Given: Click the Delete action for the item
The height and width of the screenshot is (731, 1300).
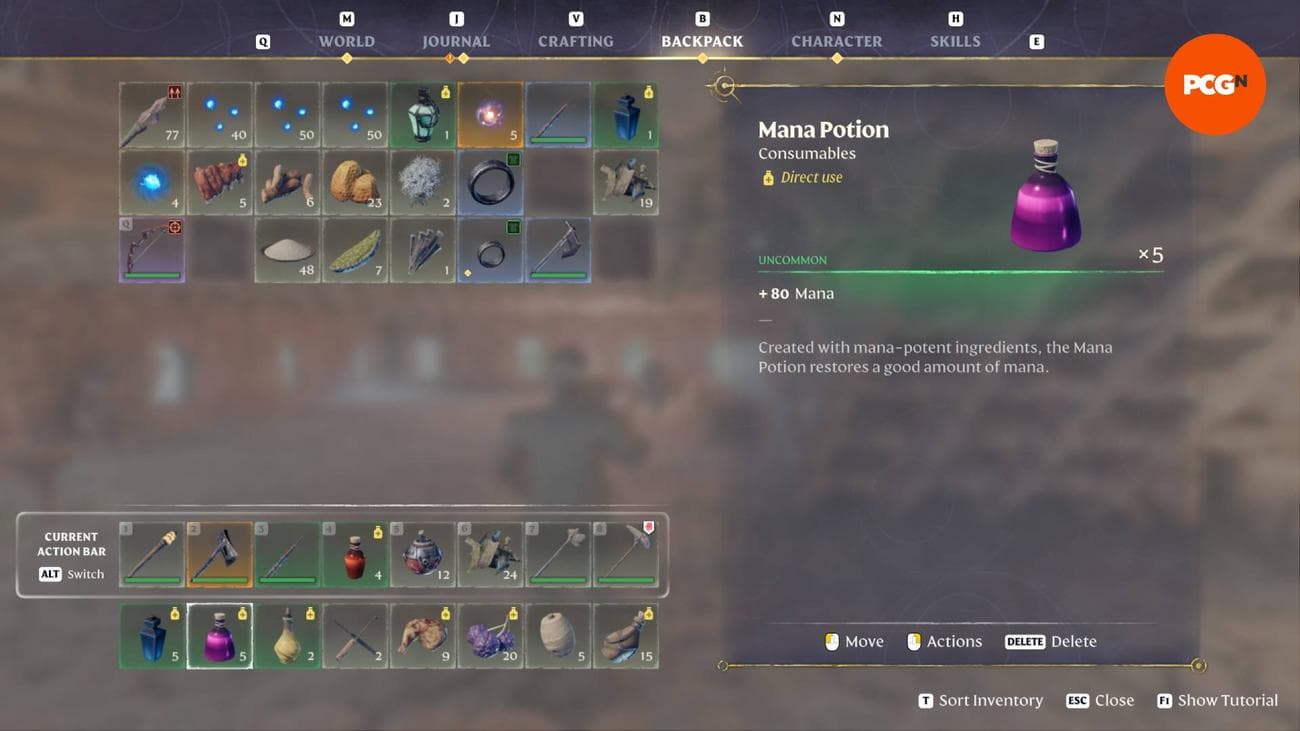Looking at the screenshot, I should [x=1052, y=641].
